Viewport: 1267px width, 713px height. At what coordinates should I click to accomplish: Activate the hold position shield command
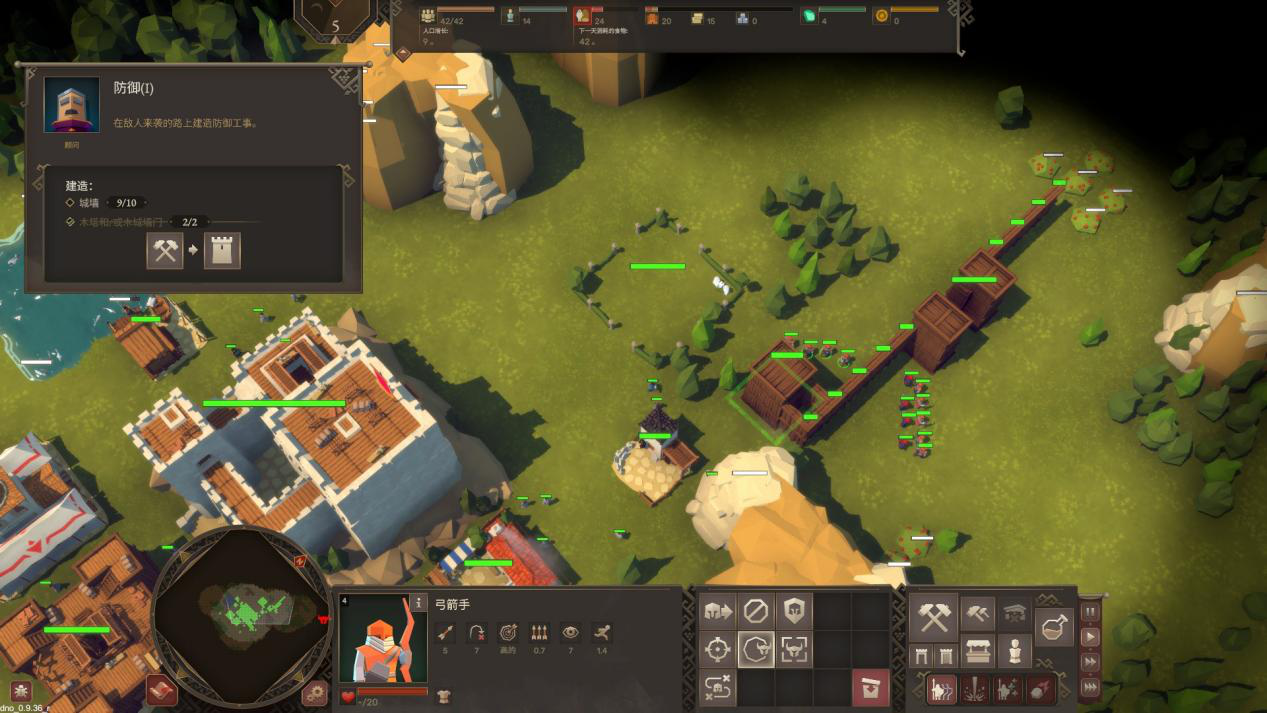click(x=795, y=611)
